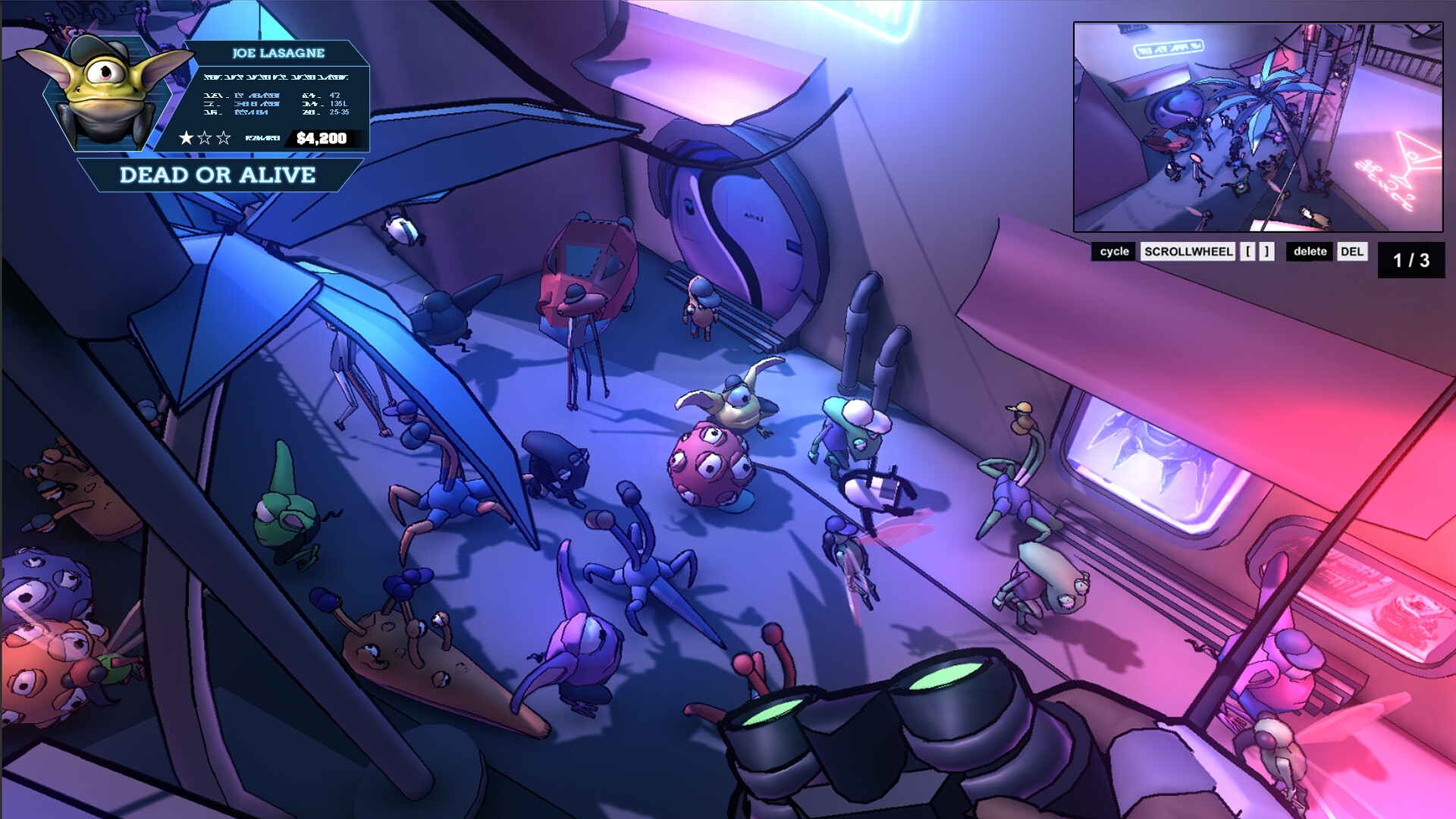1456x819 pixels.
Task: Select the JOE LASAGNE name header
Action: (278, 53)
